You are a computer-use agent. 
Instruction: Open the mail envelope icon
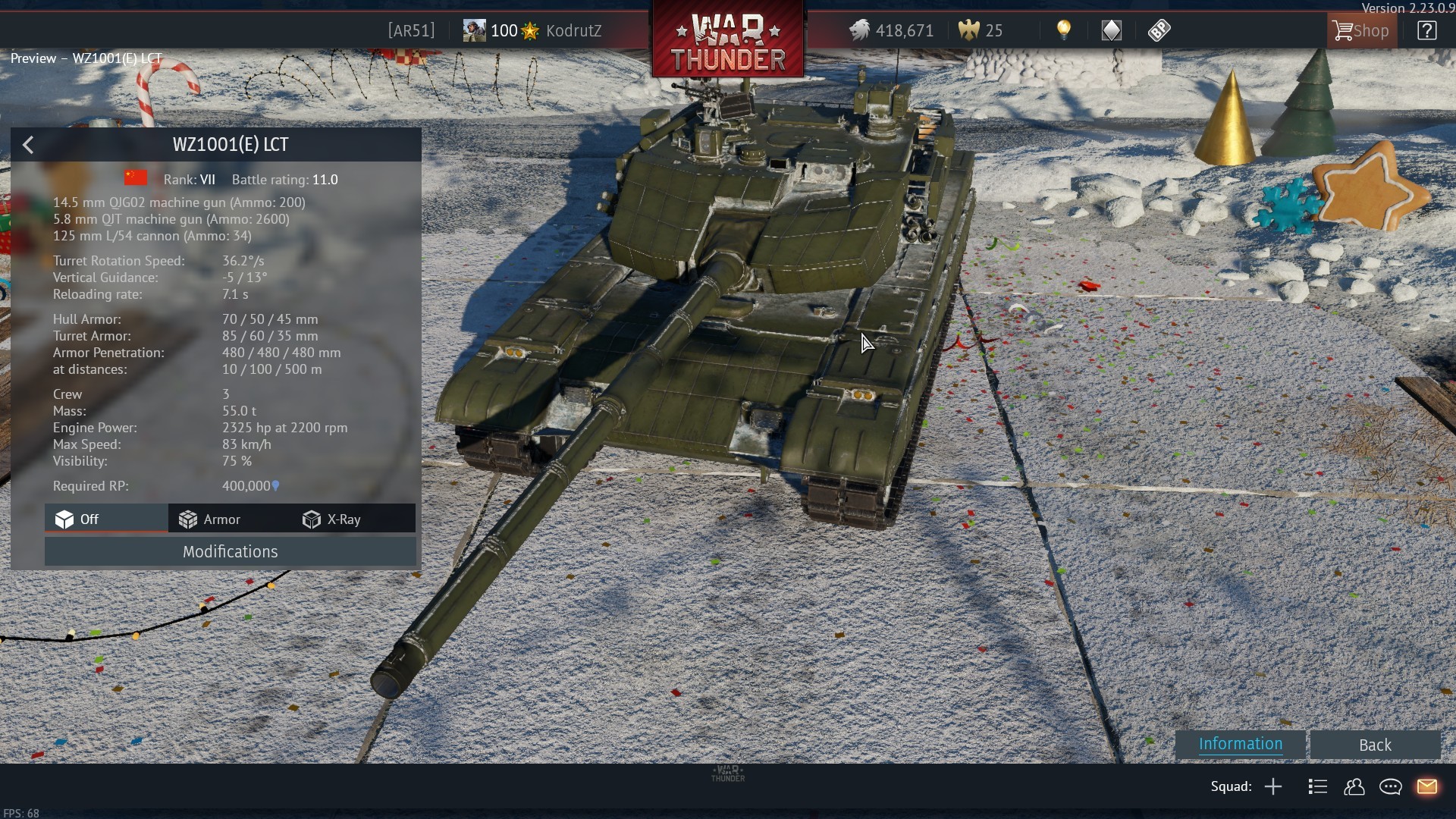[1430, 786]
